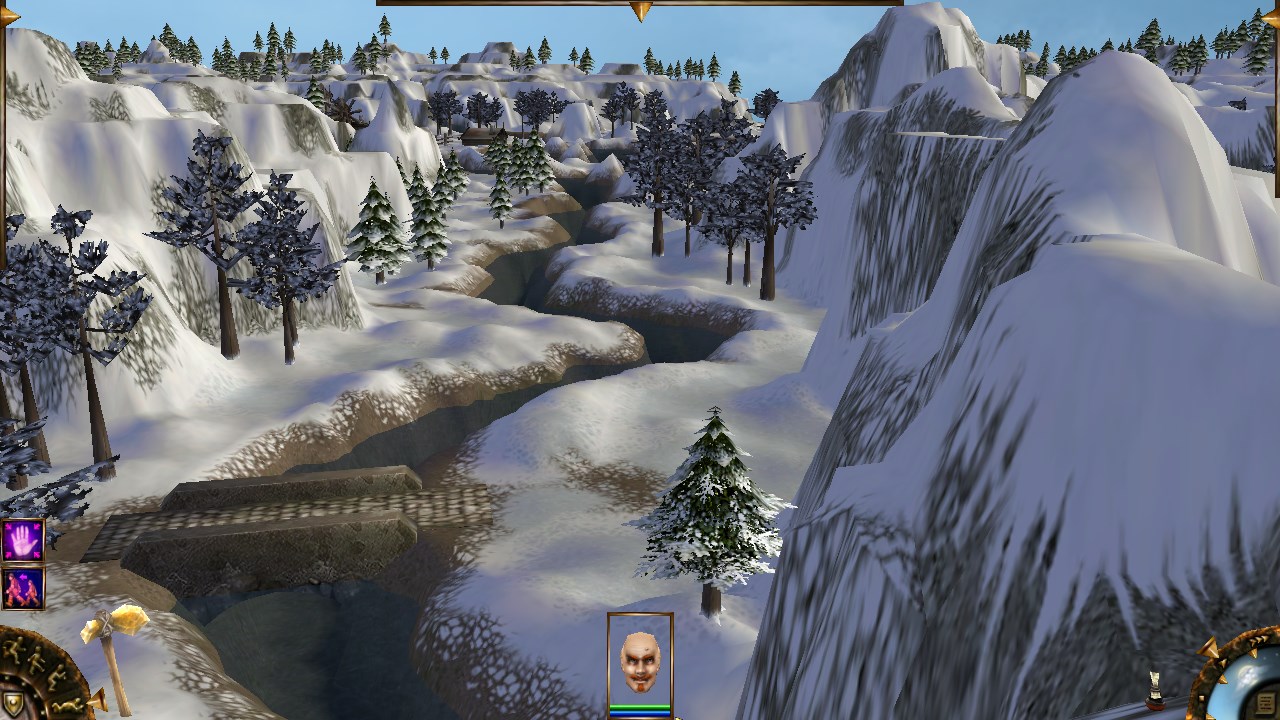The height and width of the screenshot is (720, 1280).
Task: Select the bald character portrait
Action: [x=640, y=661]
